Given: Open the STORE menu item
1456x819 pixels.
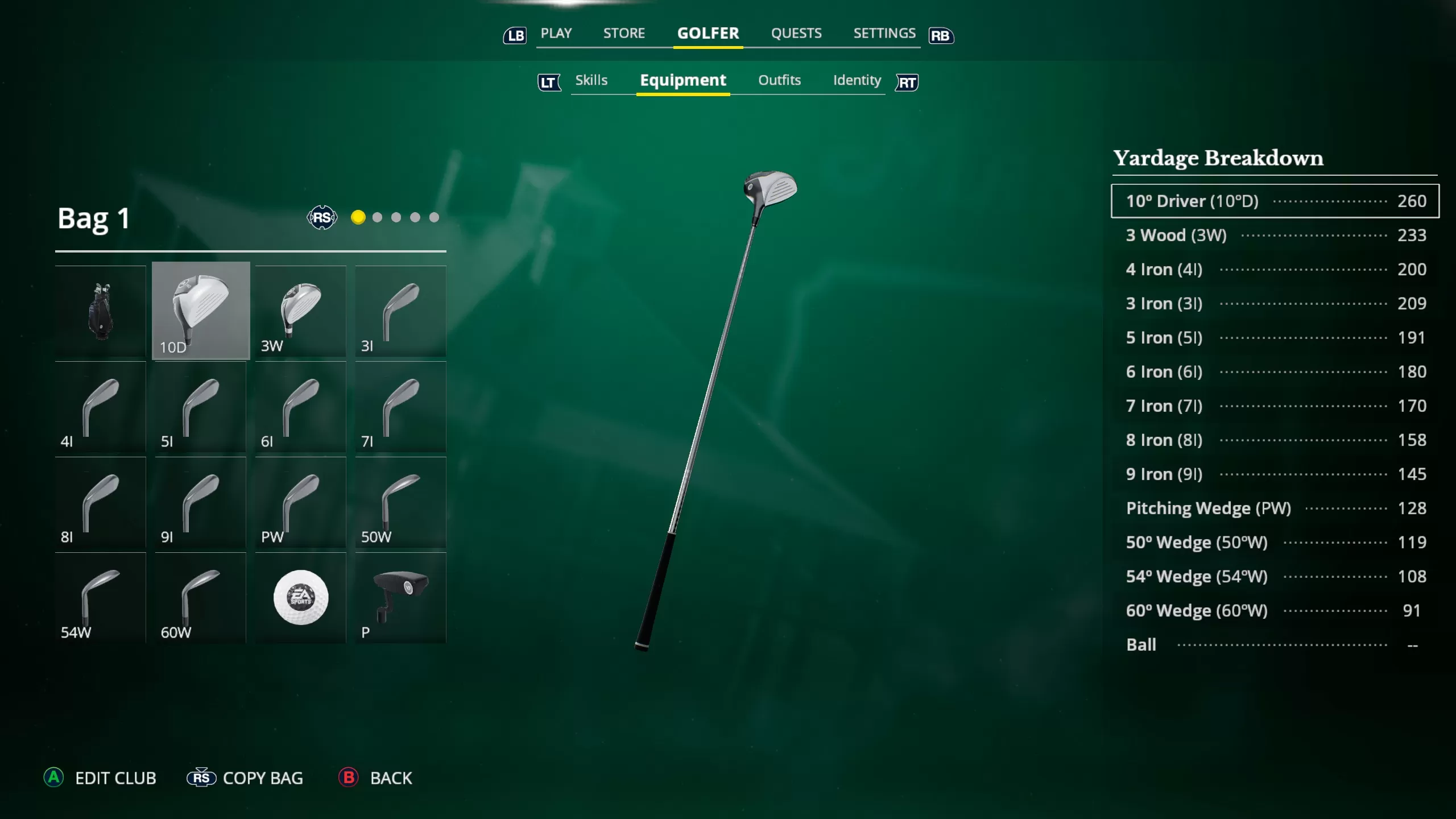Looking at the screenshot, I should coord(624,33).
